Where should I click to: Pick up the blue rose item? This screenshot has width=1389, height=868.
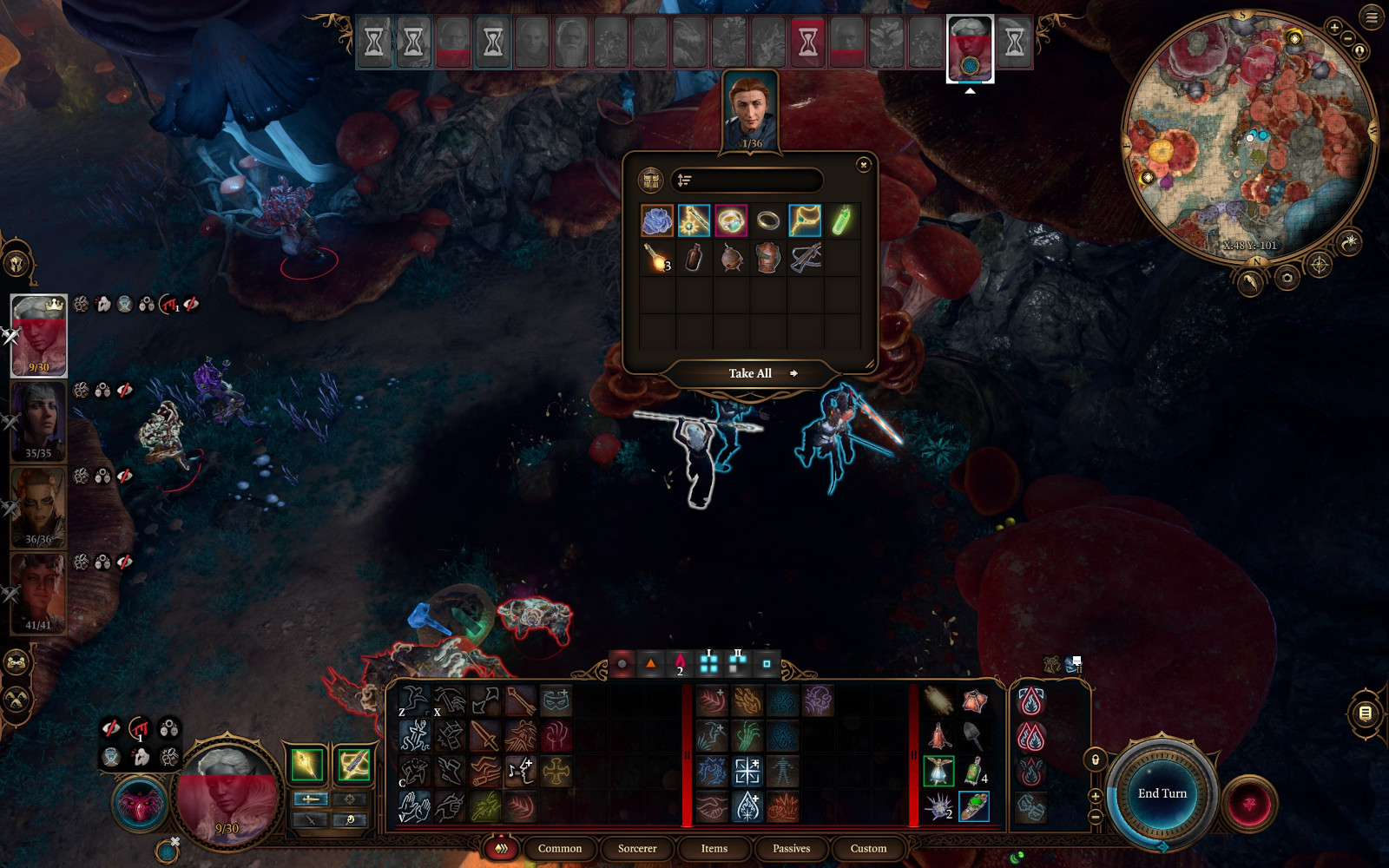(657, 220)
